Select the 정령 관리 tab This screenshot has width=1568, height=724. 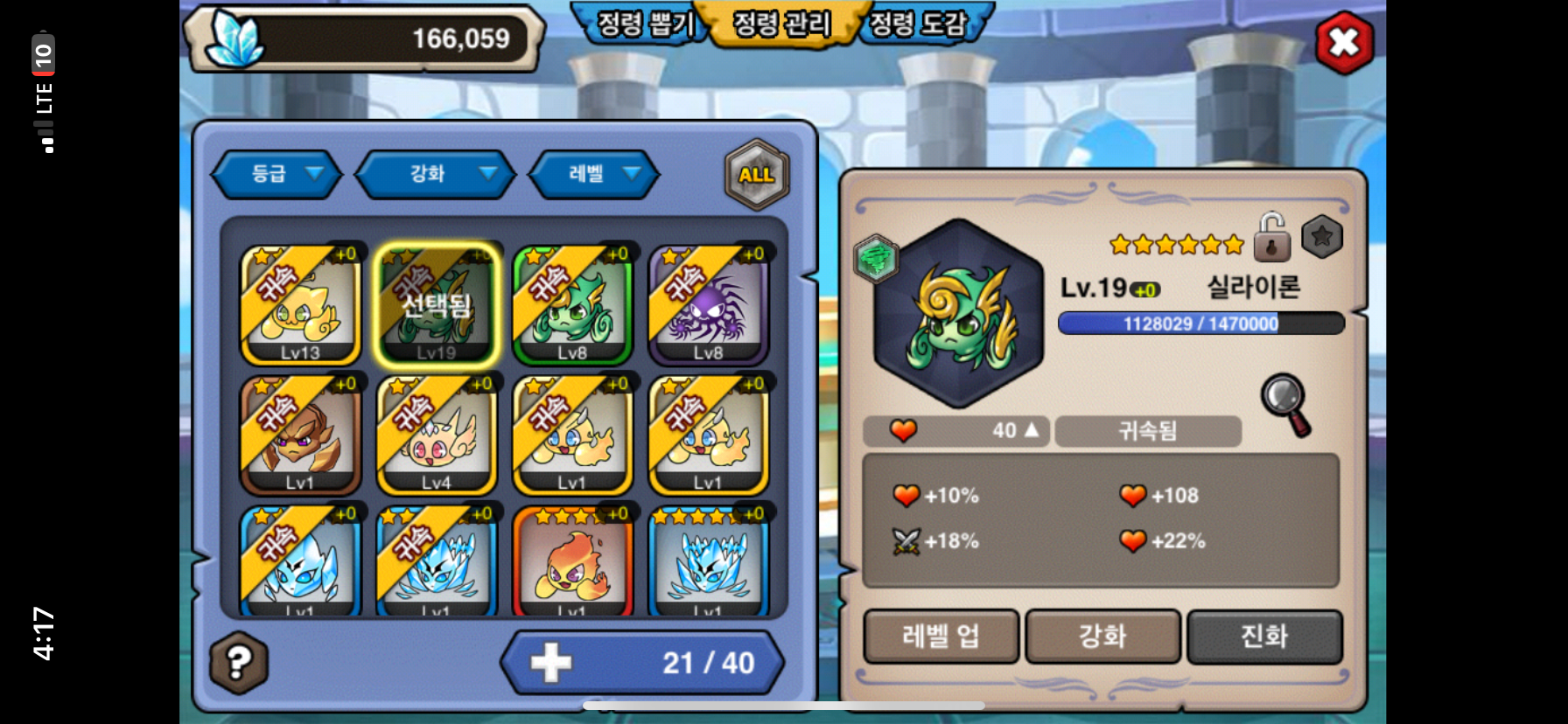point(781,24)
